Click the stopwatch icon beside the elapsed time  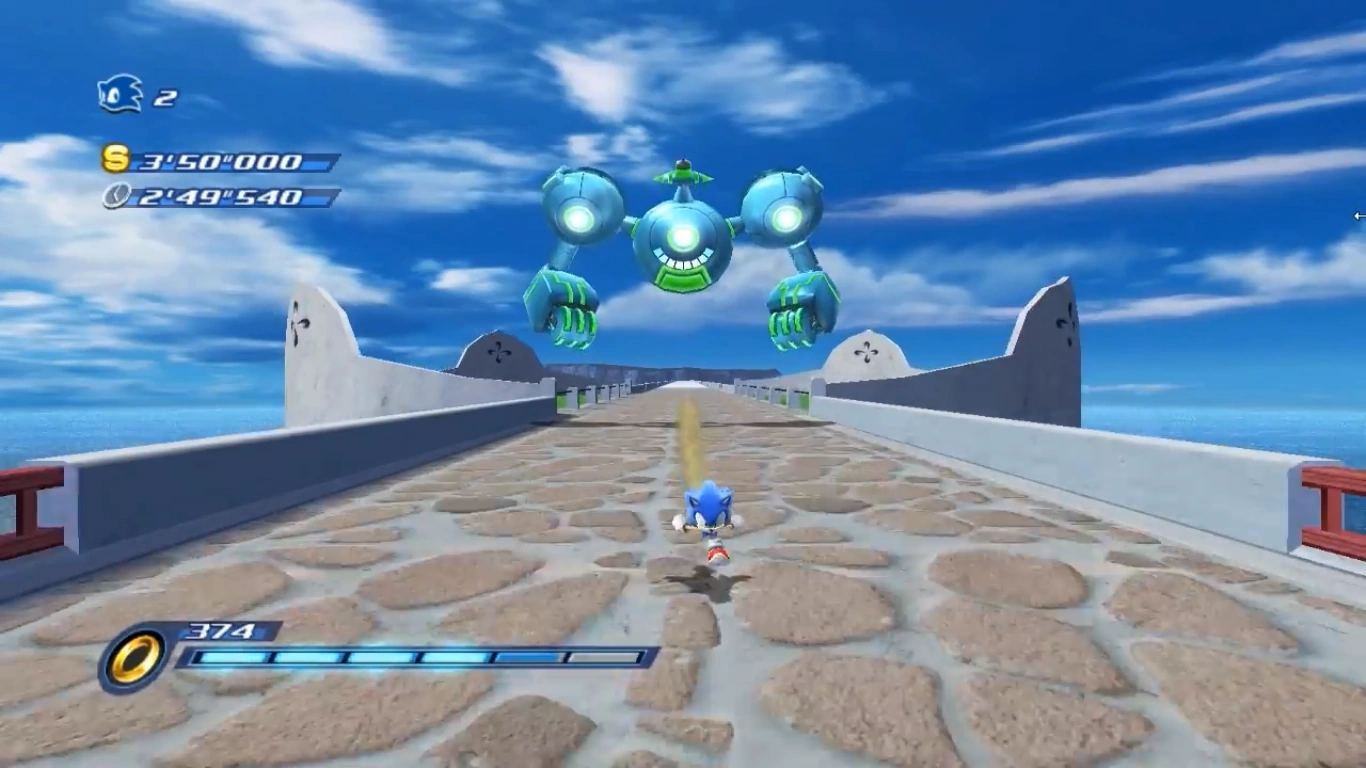click(116, 196)
